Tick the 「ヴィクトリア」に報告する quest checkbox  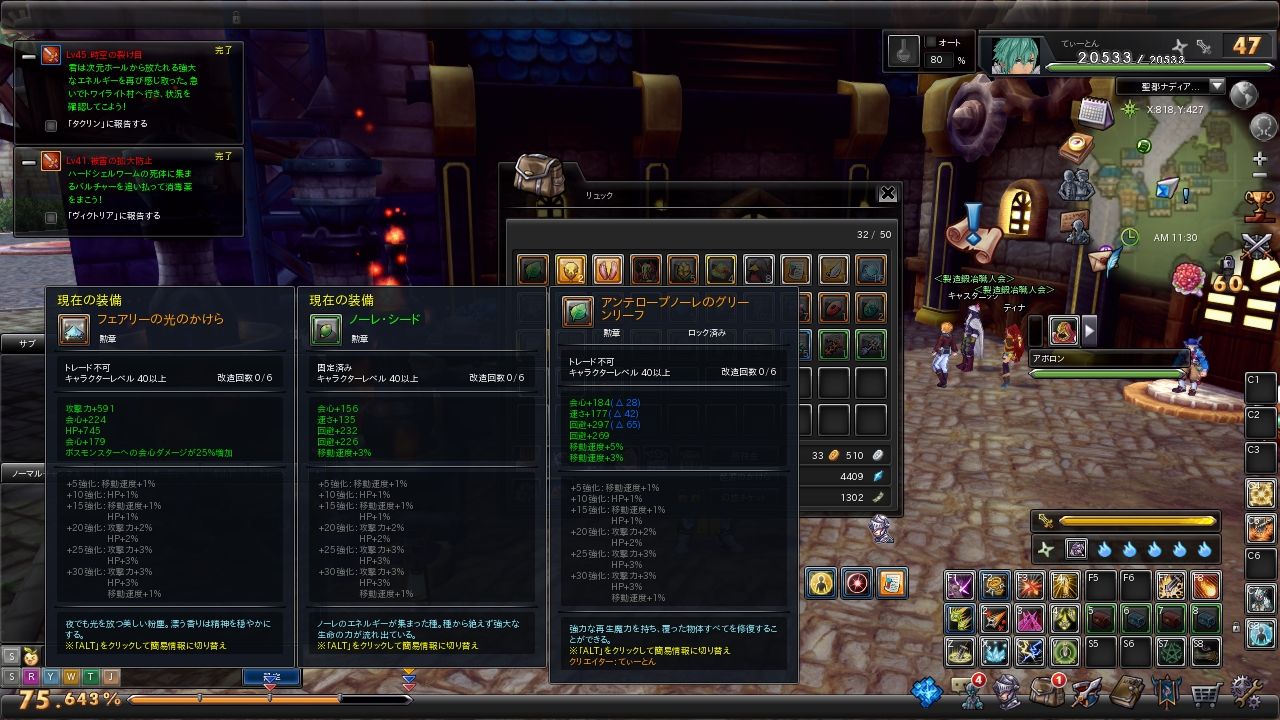click(51, 216)
